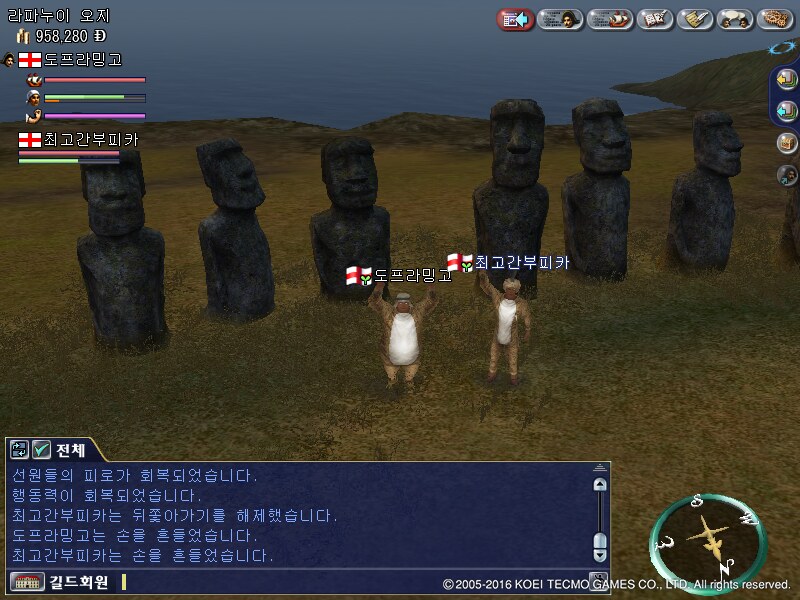Click the chat window swap-arrows icon
This screenshot has height=600, width=800.
[19, 449]
